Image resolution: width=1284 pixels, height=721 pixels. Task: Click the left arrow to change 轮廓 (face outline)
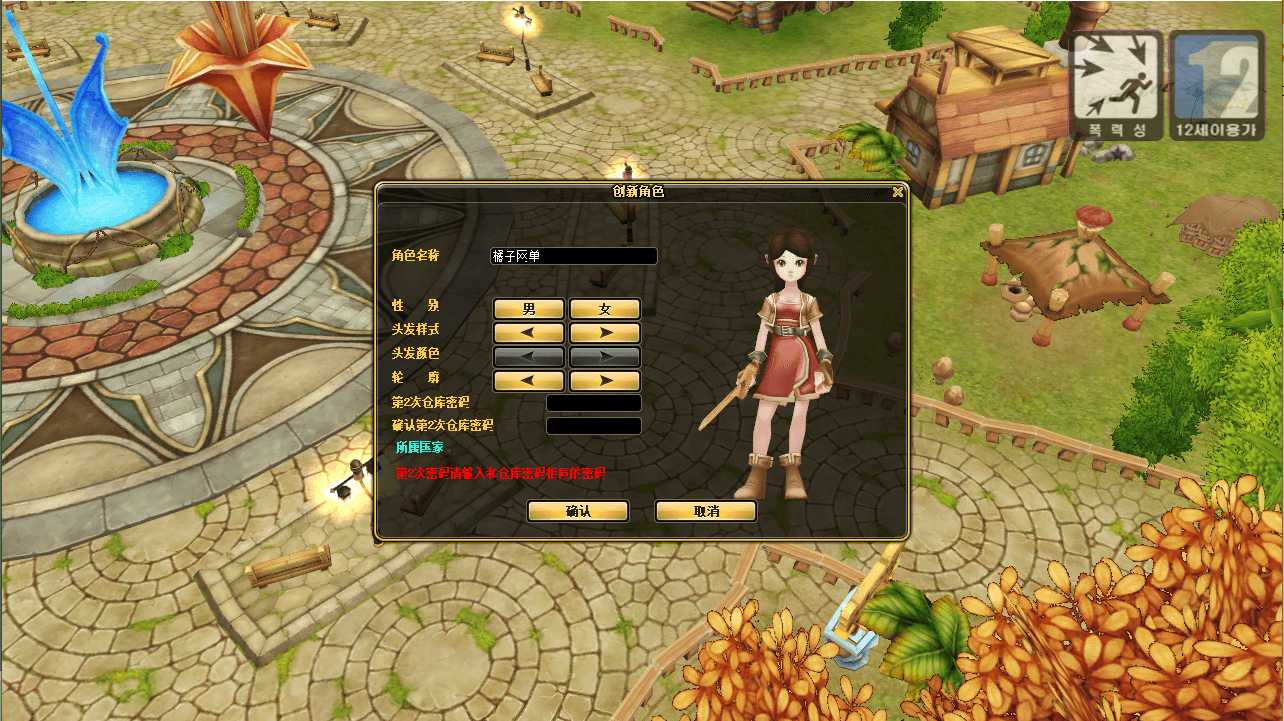point(528,380)
